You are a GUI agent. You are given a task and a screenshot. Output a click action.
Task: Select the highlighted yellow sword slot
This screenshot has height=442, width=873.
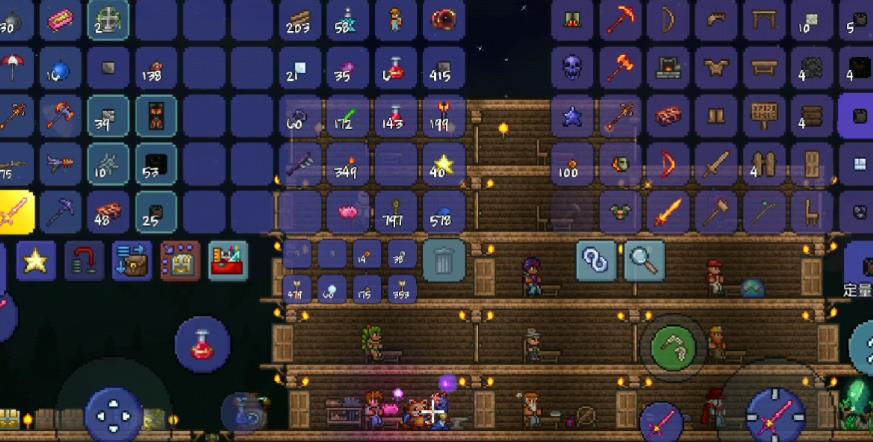pyautogui.click(x=14, y=211)
